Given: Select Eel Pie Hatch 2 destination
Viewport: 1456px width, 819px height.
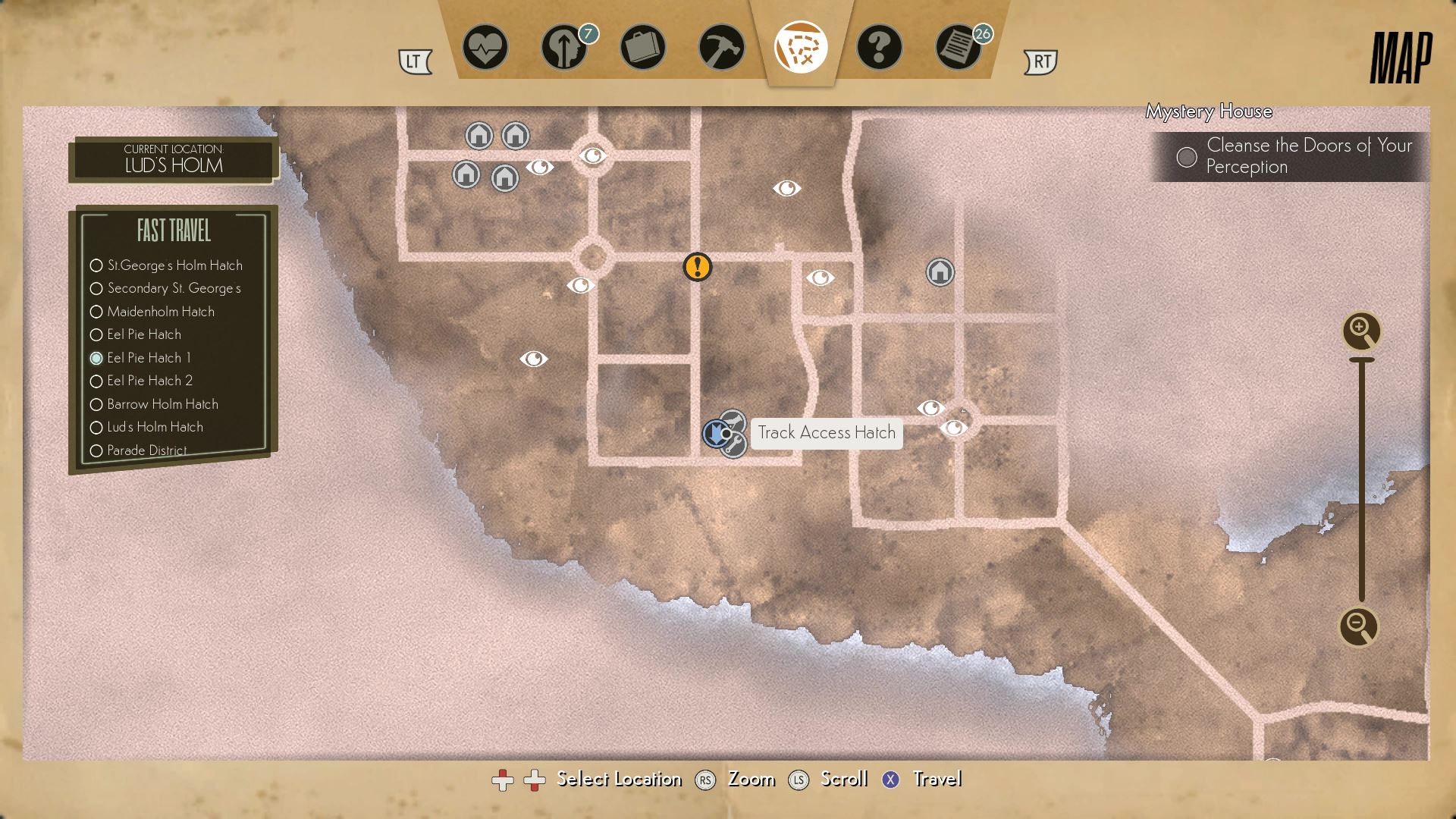Looking at the screenshot, I should (149, 381).
